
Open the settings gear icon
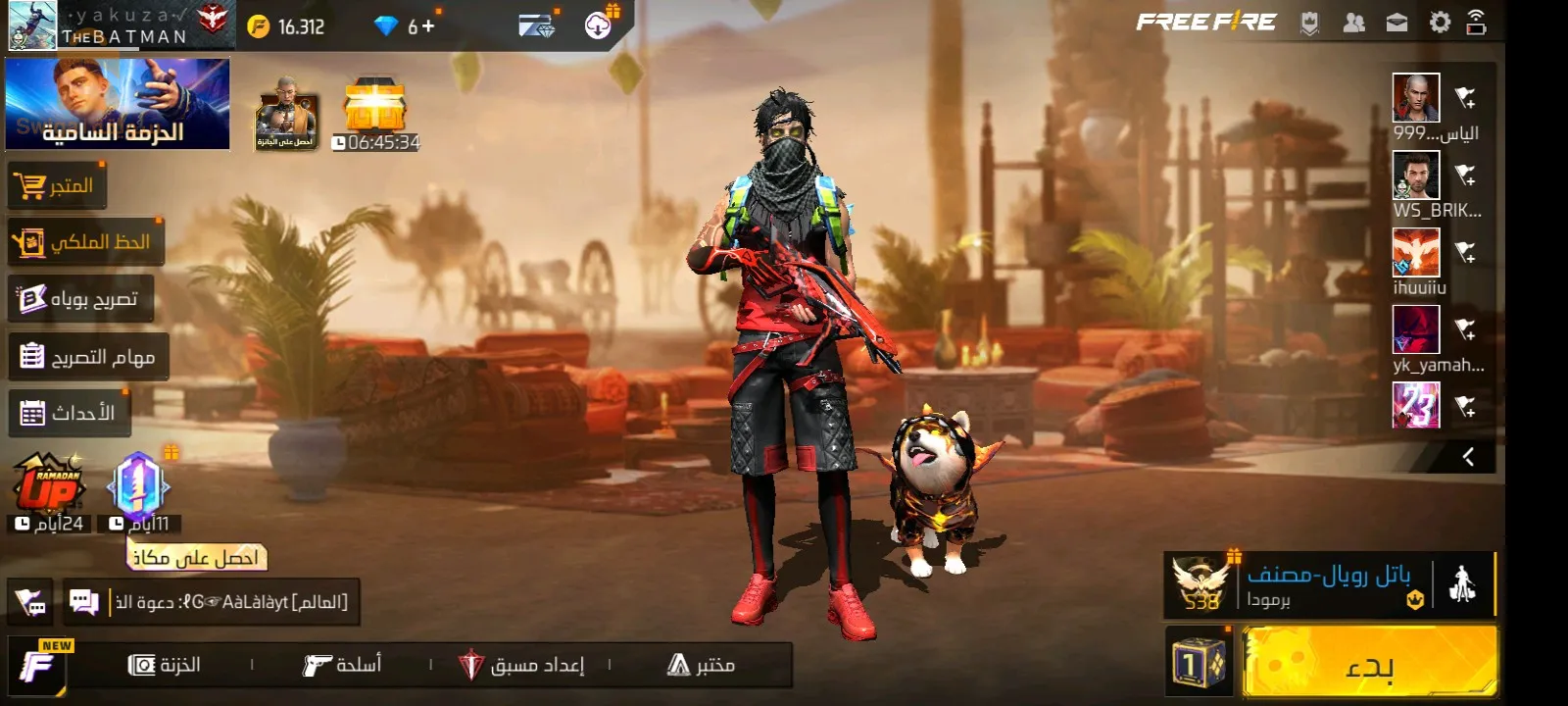coord(1440,23)
